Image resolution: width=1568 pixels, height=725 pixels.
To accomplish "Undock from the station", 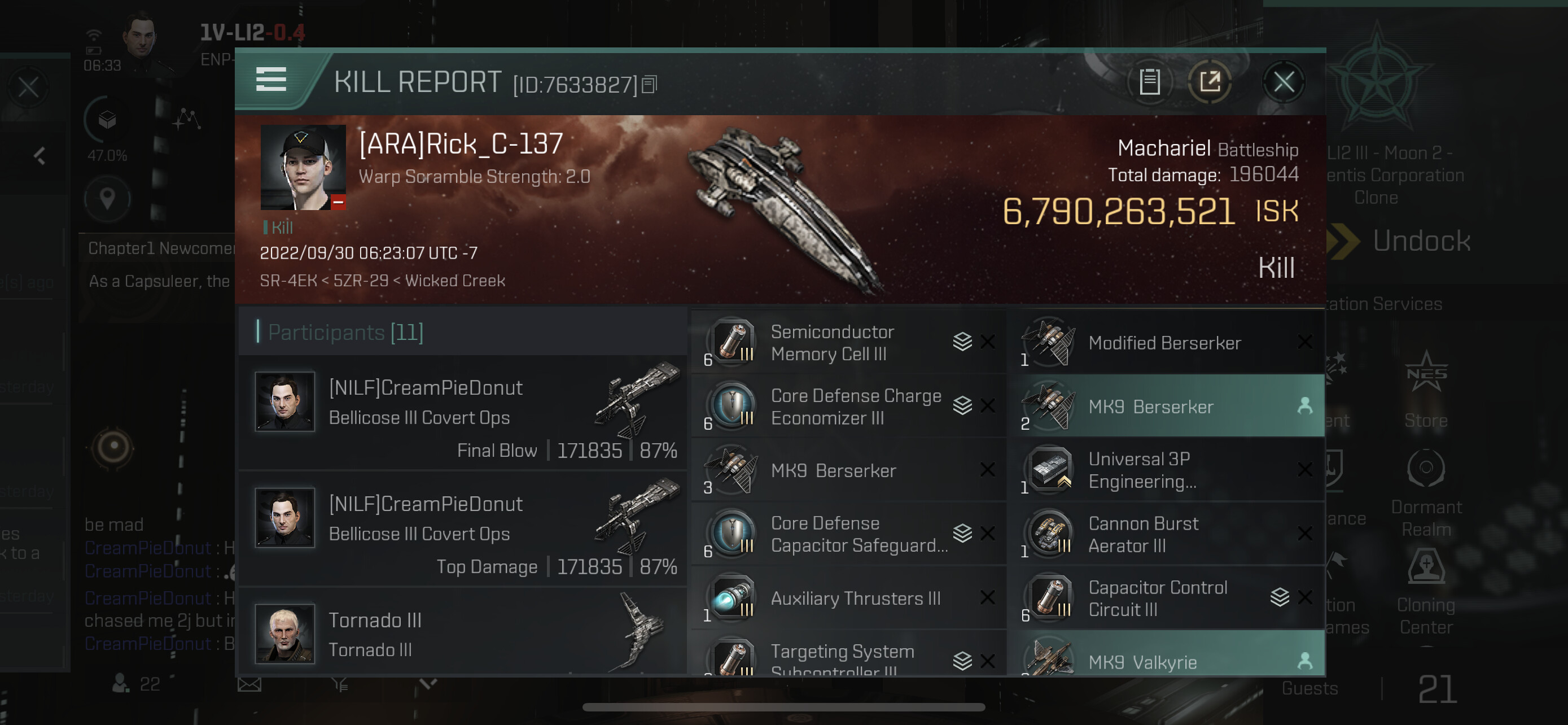I will (1421, 241).
